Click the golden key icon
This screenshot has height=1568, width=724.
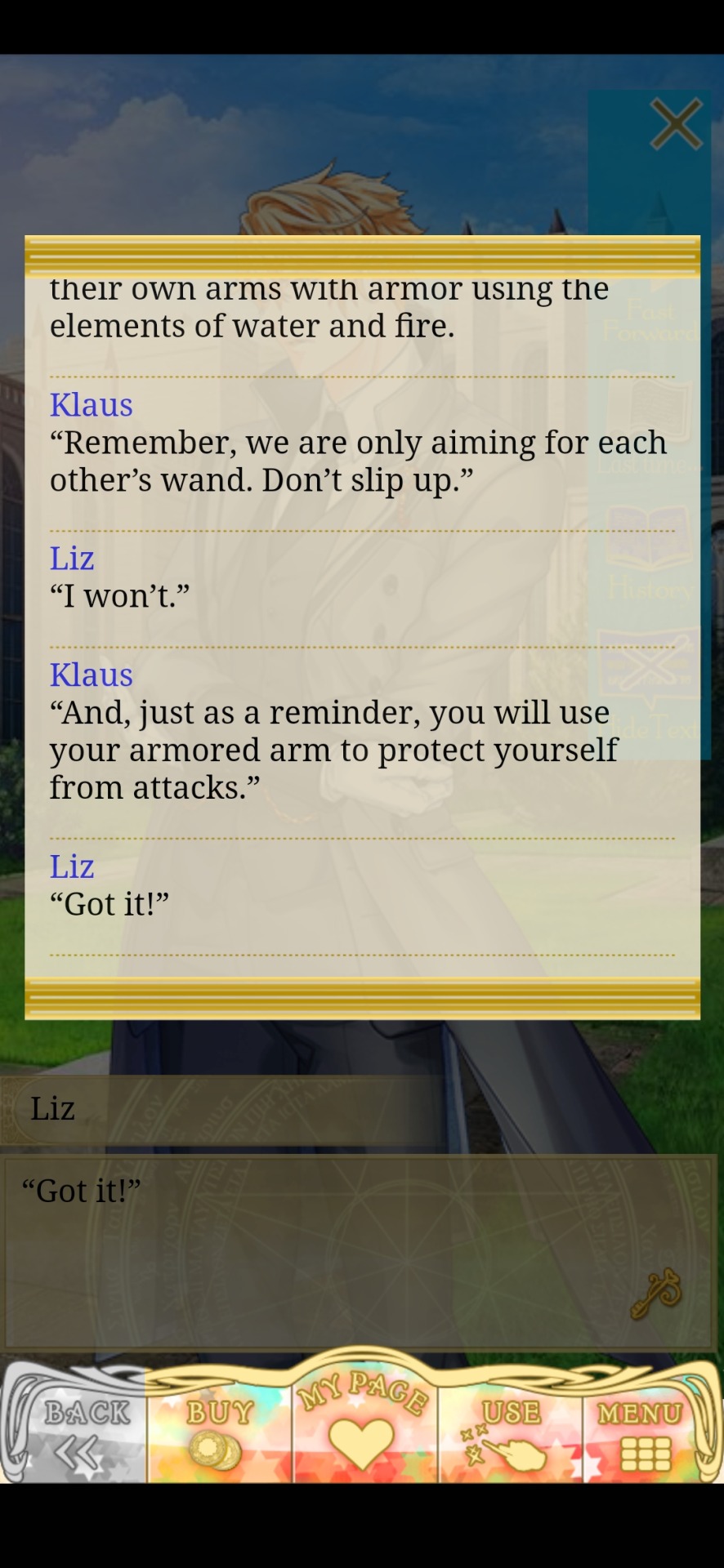(x=655, y=1292)
